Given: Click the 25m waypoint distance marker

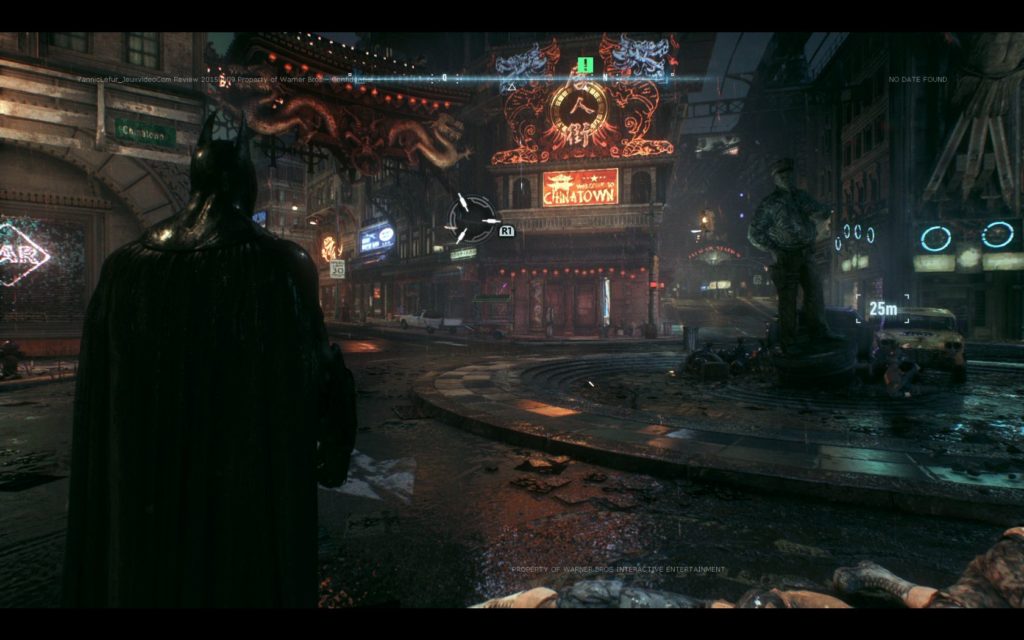Looking at the screenshot, I should 883,309.
